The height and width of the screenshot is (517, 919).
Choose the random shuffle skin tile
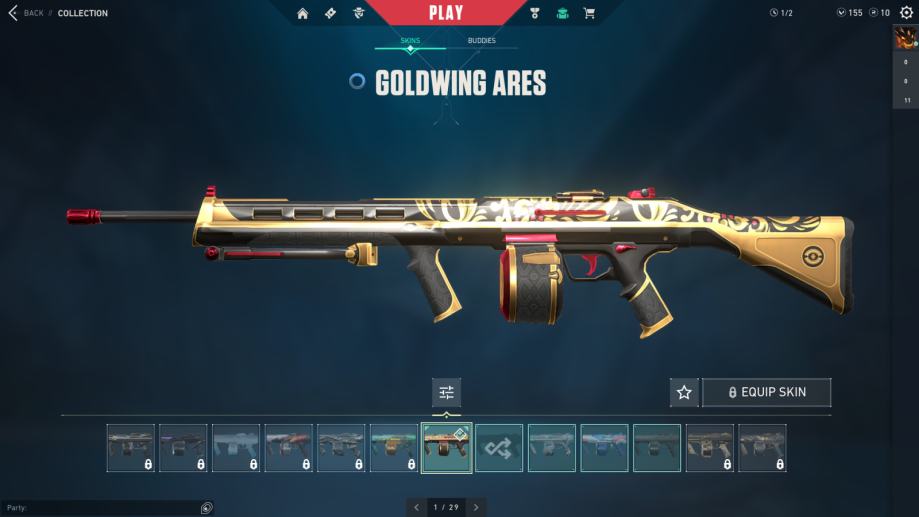[499, 448]
